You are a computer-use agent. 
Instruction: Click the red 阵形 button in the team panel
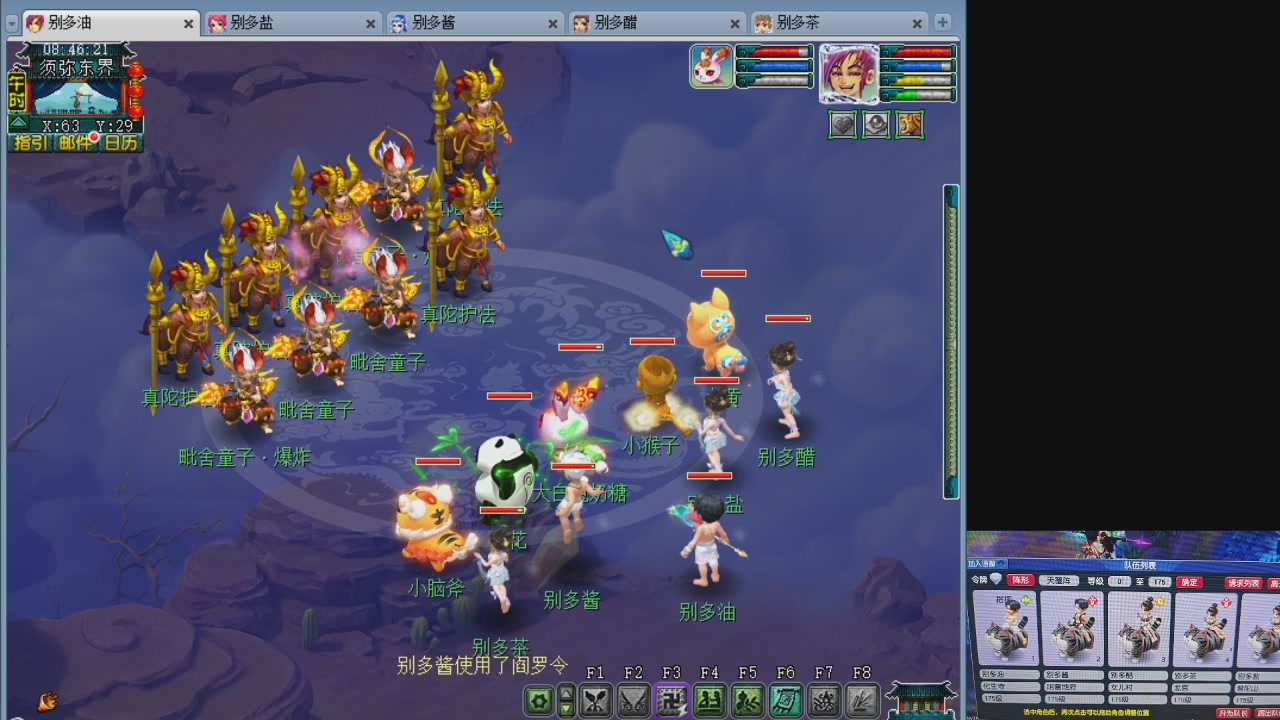point(1019,582)
